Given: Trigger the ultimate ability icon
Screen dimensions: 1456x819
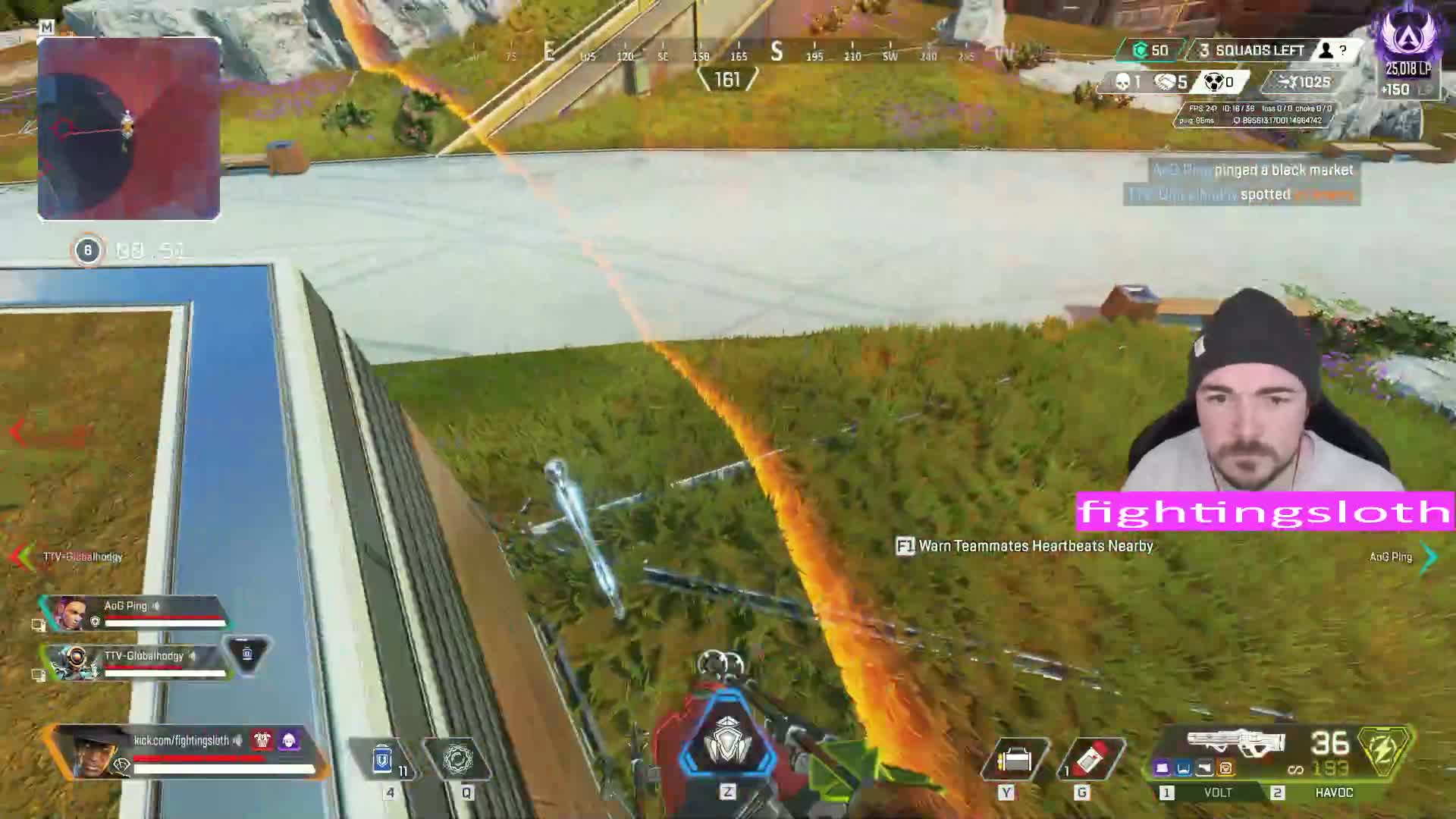Looking at the screenshot, I should pos(727,742).
